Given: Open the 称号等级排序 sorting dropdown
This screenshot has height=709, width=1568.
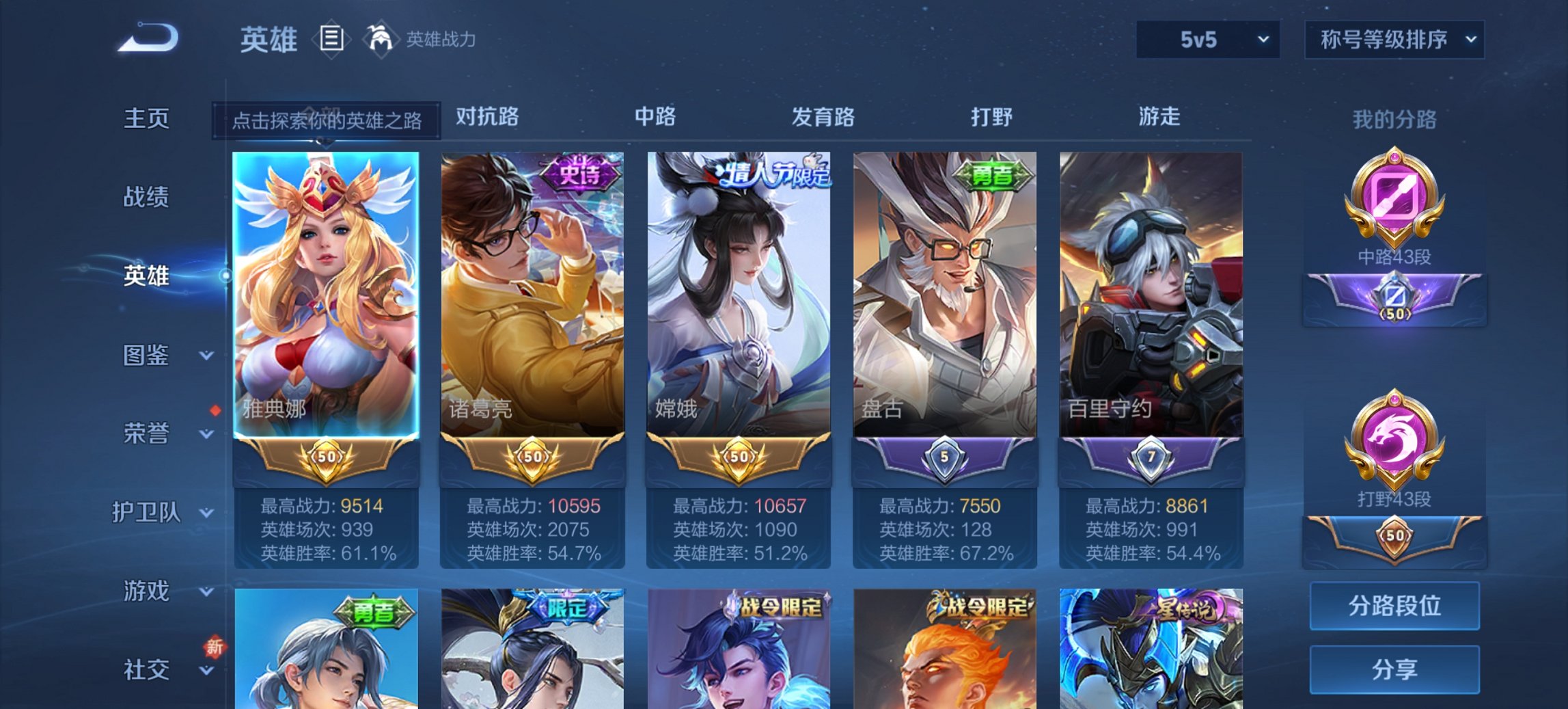Looking at the screenshot, I should [1394, 40].
